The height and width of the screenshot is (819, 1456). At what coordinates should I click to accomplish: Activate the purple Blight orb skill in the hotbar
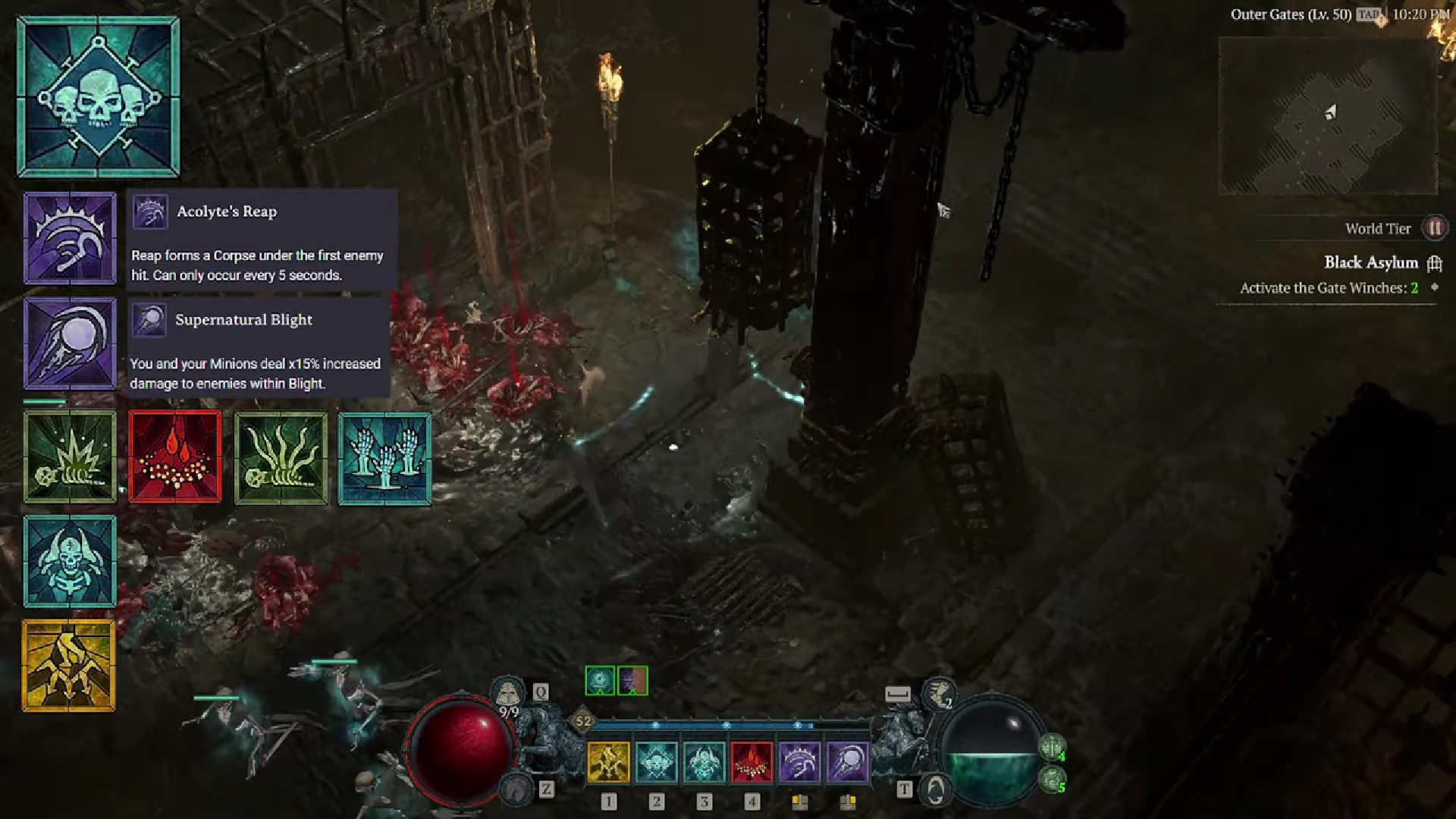pos(847,762)
